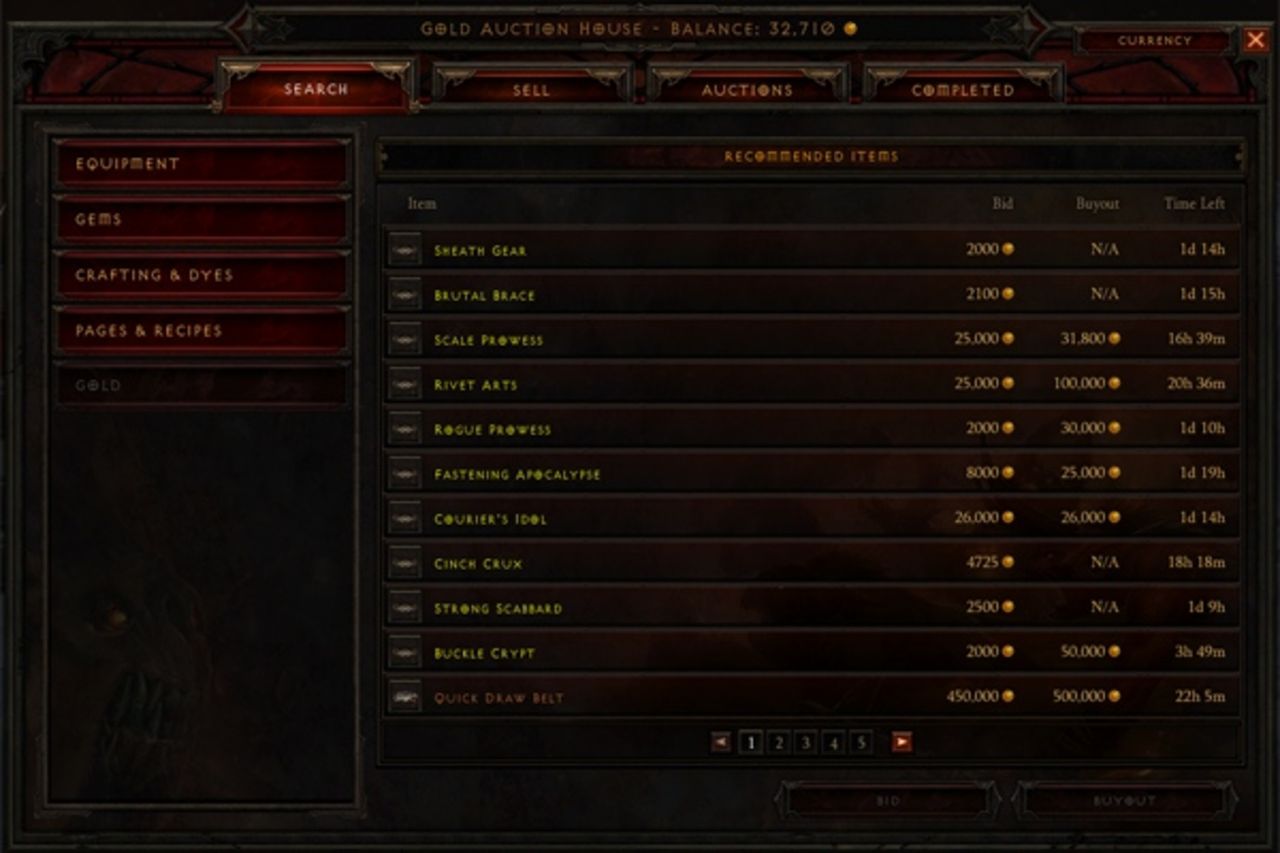This screenshot has width=1280, height=853.
Task: Click the Currency button
Action: [x=1157, y=41]
